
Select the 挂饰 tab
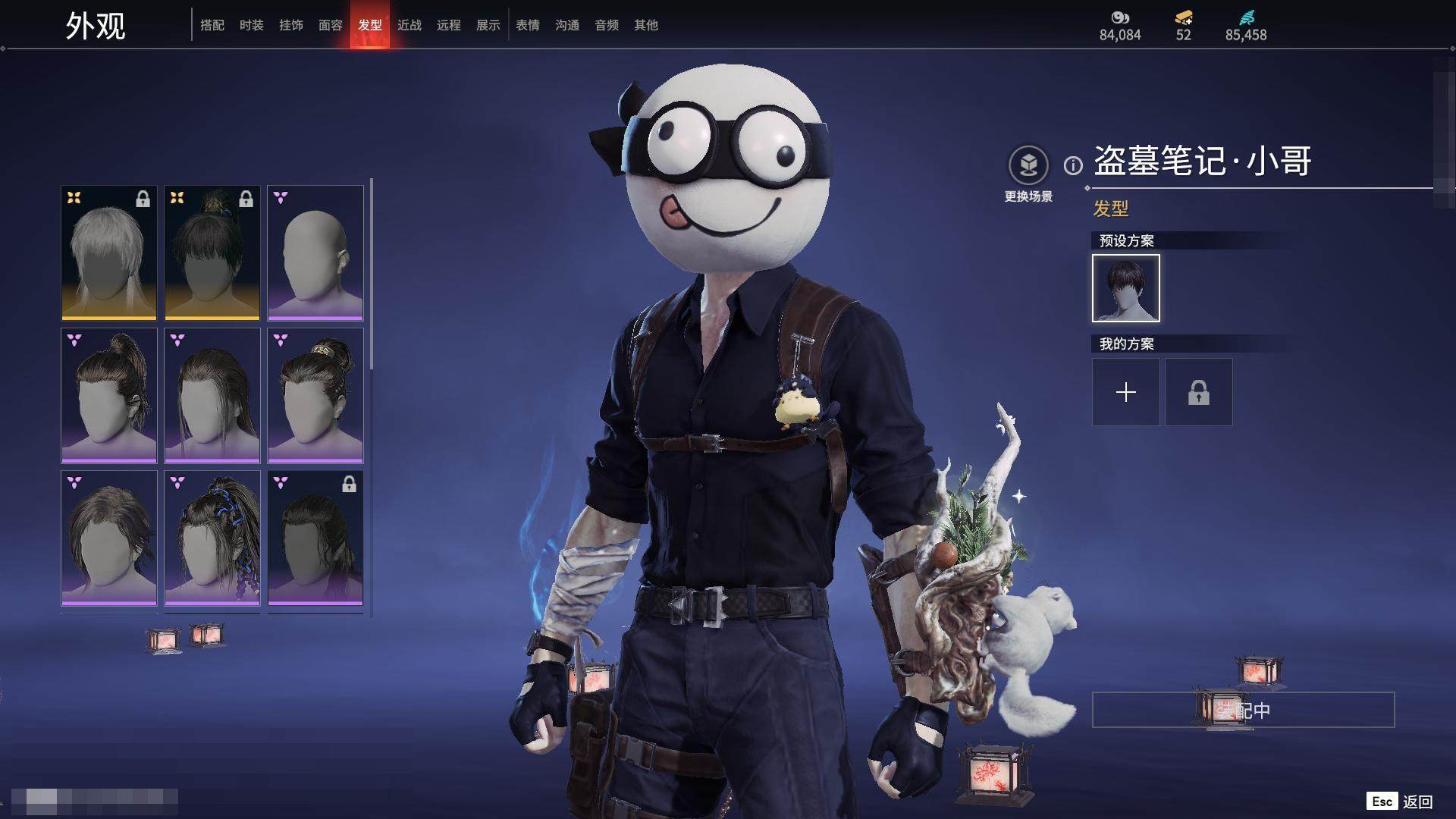(x=291, y=25)
